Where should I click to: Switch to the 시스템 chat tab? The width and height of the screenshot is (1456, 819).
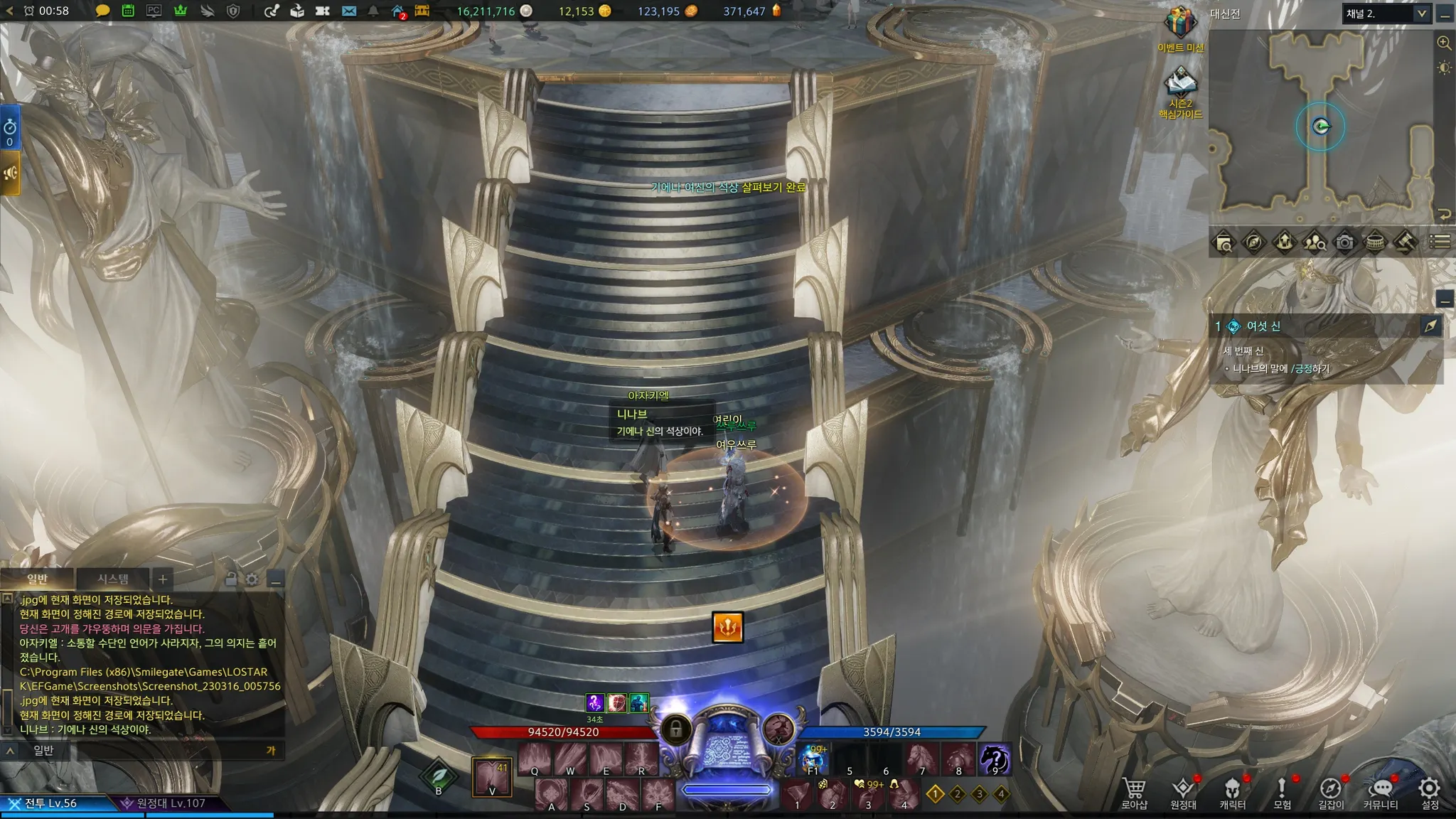click(x=113, y=579)
